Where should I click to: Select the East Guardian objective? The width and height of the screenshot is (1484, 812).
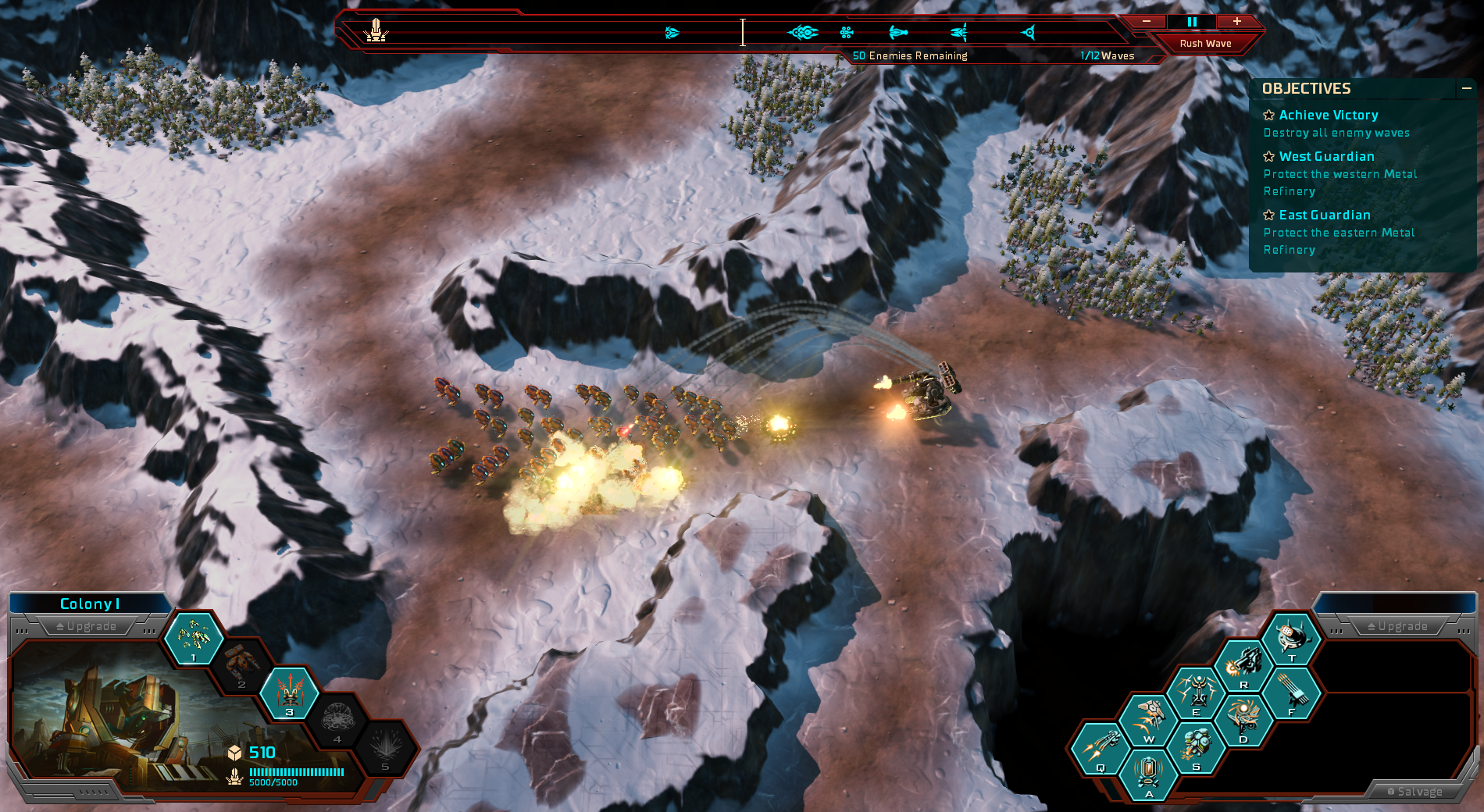point(1324,215)
